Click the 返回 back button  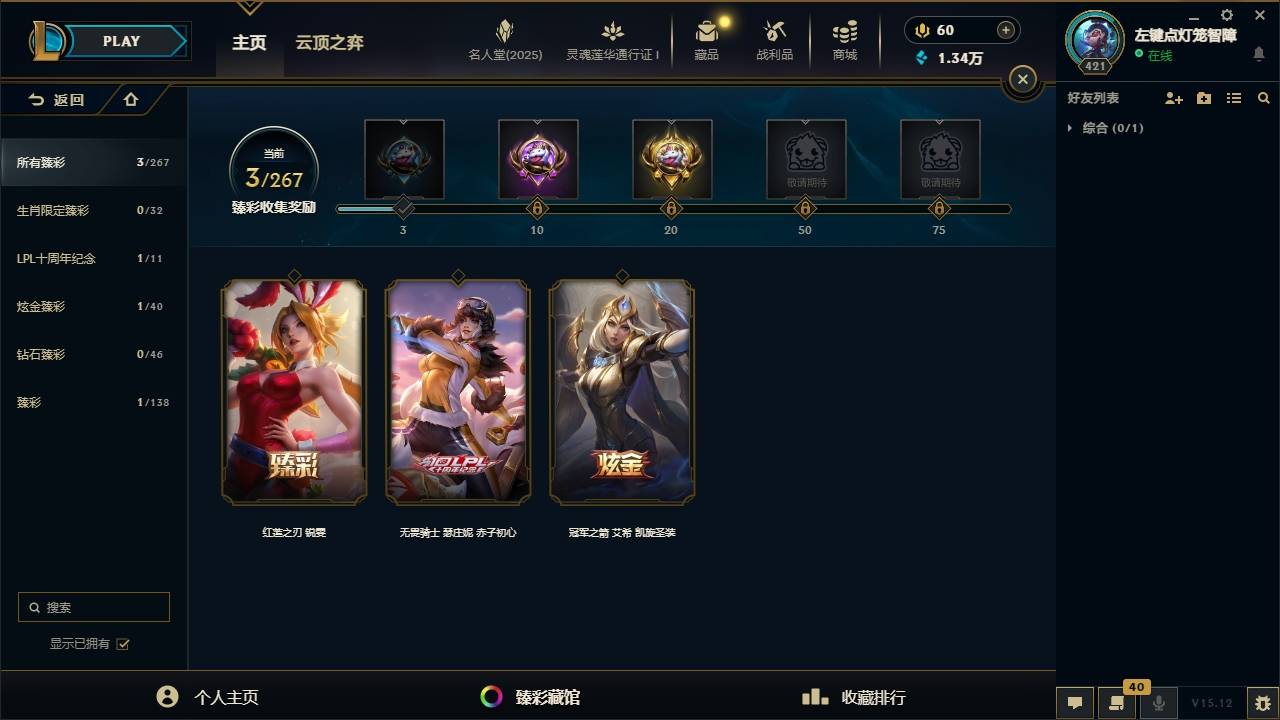[x=57, y=100]
